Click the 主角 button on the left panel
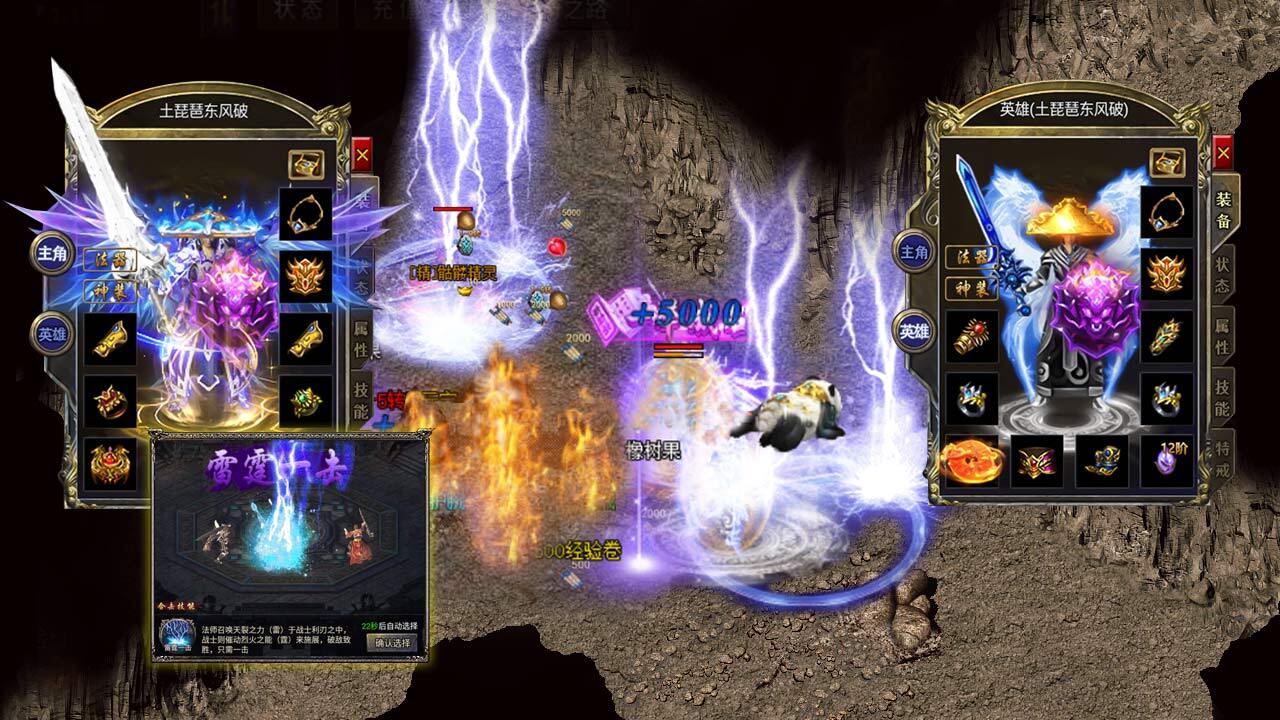1280x720 pixels. pos(52,253)
